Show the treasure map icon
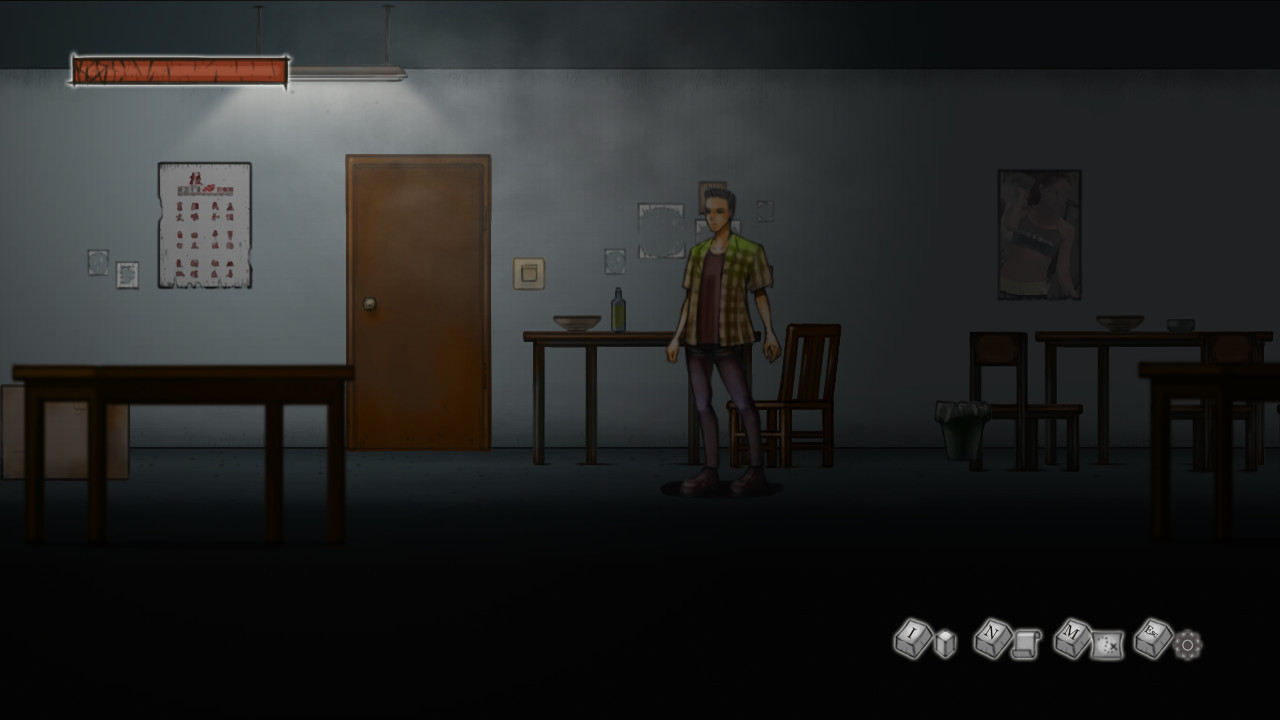The image size is (1280, 720). pos(1107,645)
